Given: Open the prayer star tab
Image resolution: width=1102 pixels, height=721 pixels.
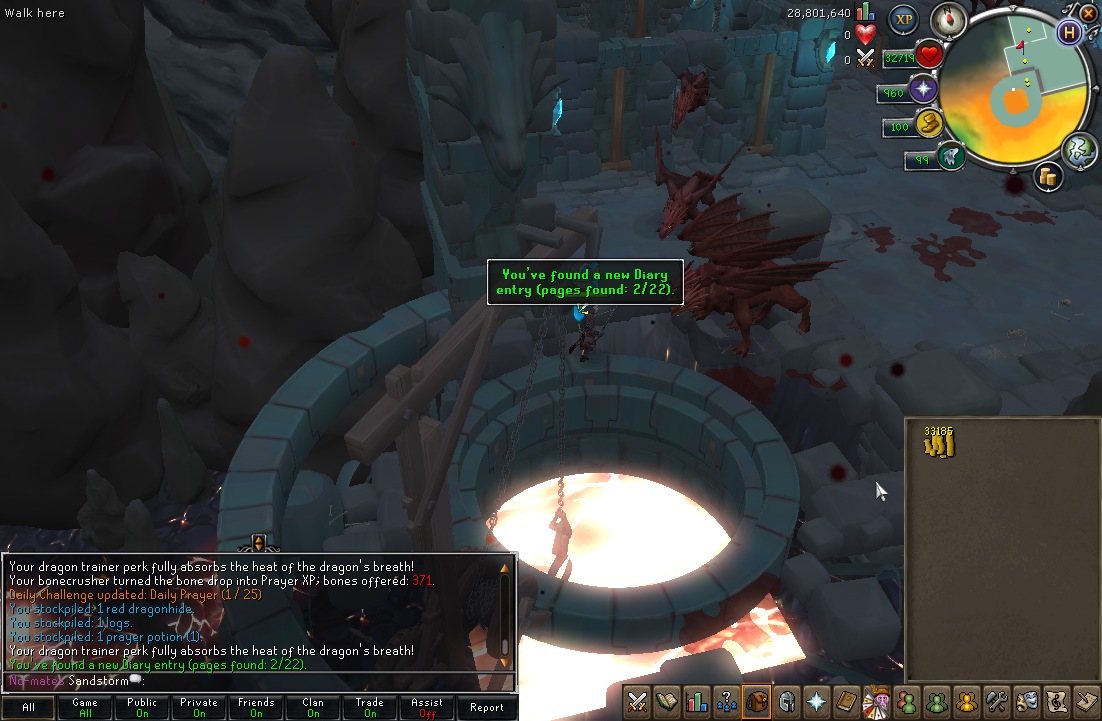Looking at the screenshot, I should pos(817,701).
